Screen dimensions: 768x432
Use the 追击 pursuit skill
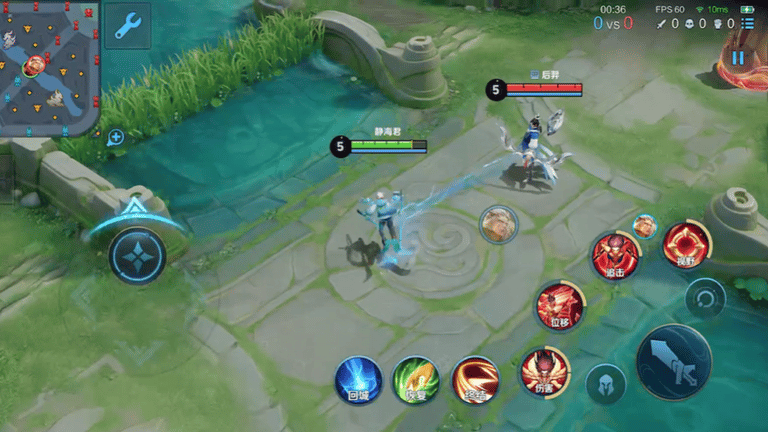615,255
